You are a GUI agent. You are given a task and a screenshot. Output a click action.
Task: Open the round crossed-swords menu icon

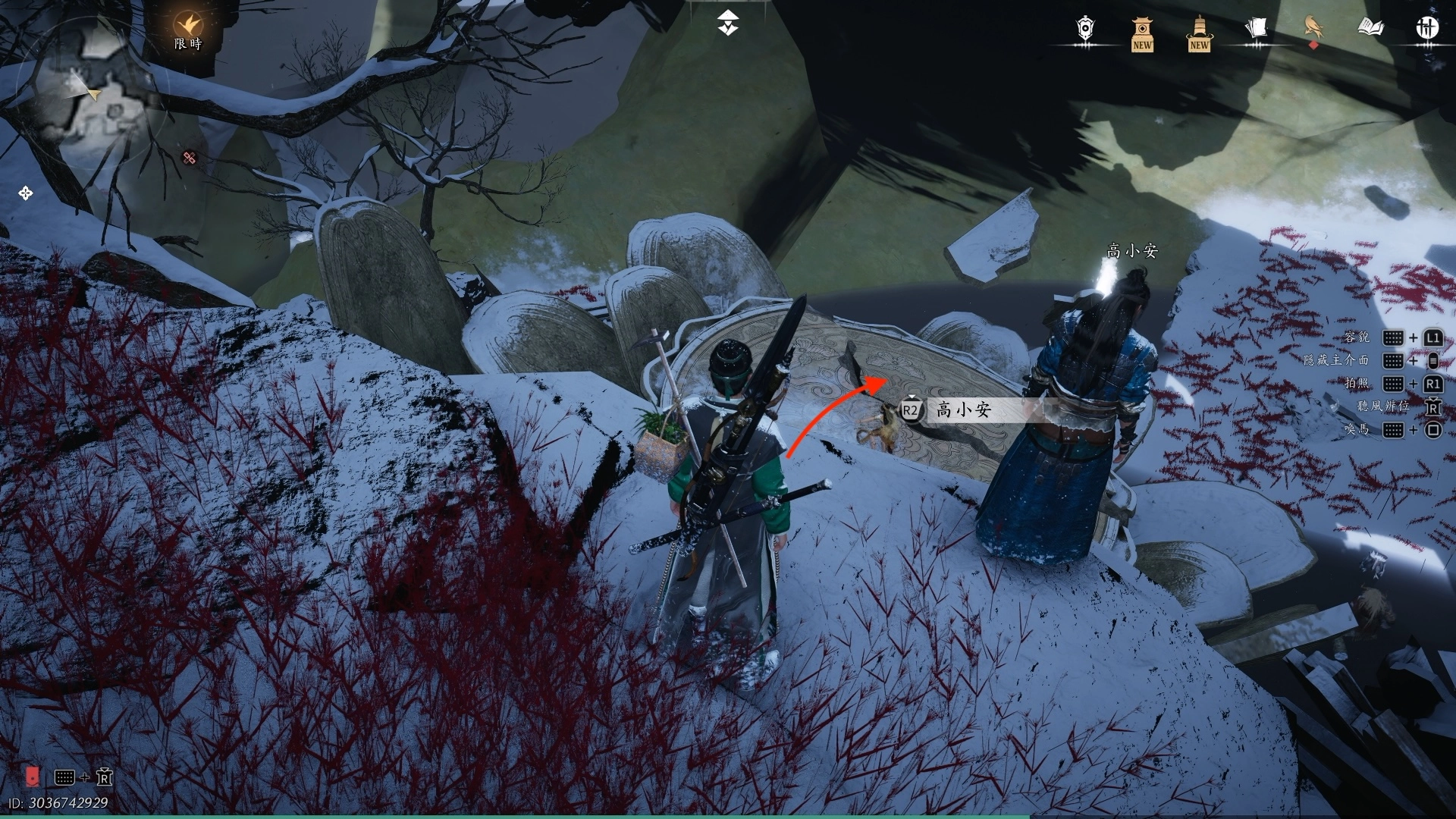coord(1427,28)
